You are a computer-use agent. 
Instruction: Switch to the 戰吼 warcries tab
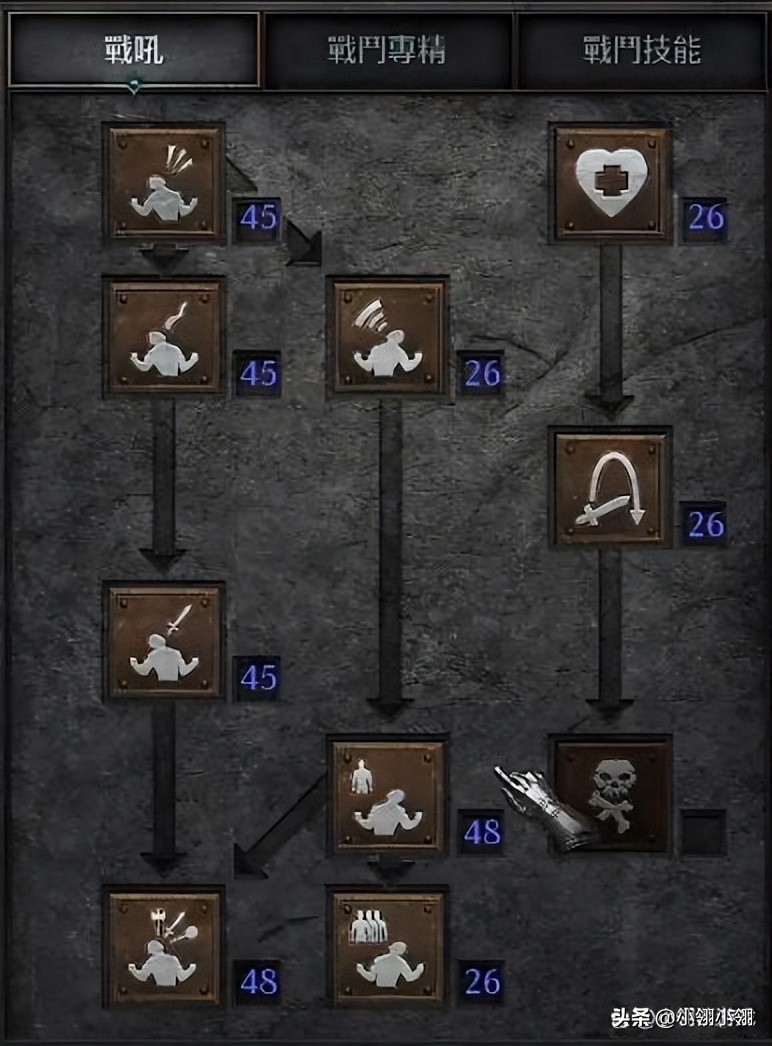(x=133, y=51)
